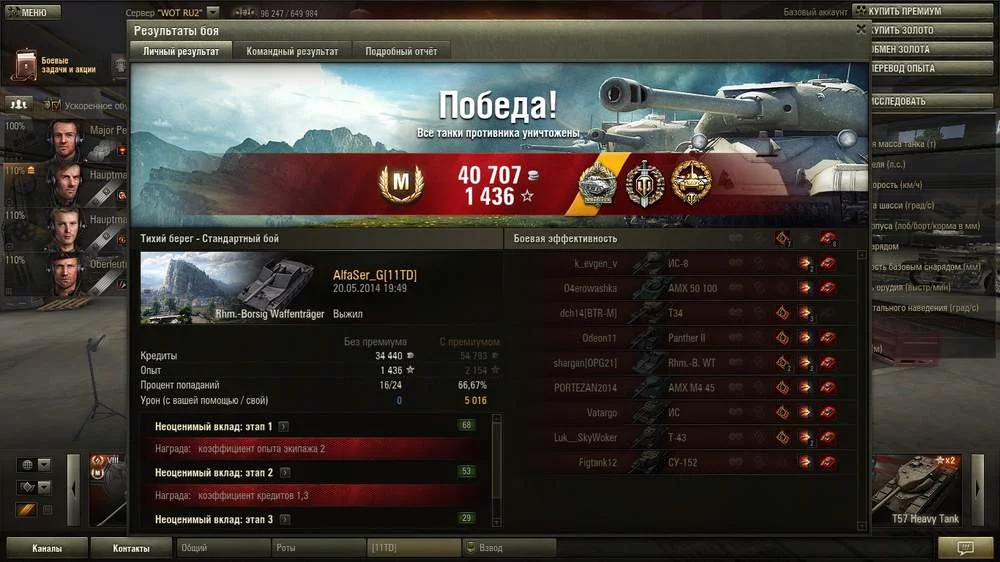Image resolution: width=1000 pixels, height=562 pixels.
Task: Open the МЕНЮ button
Action: tap(27, 13)
